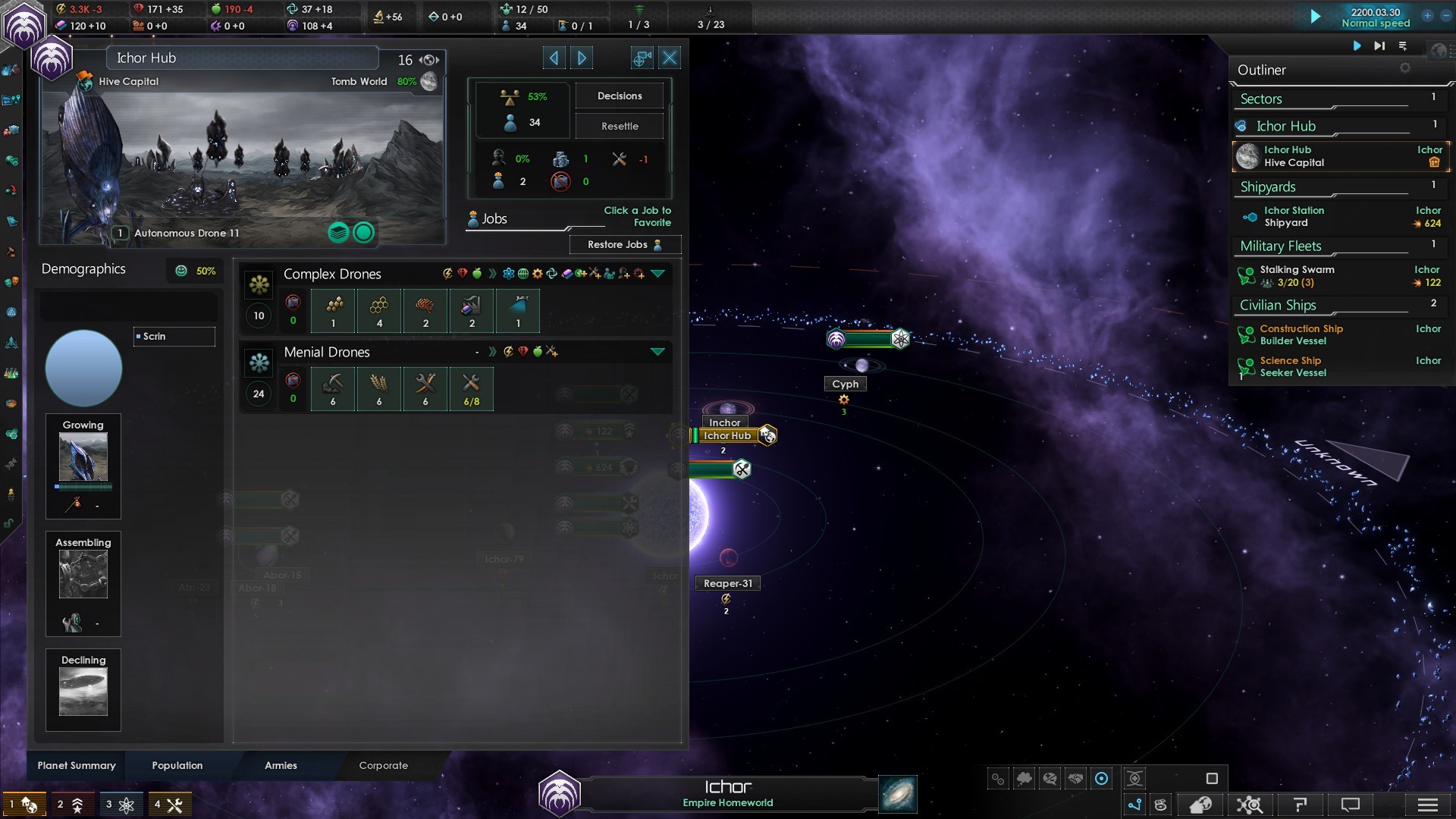Toggle game pause with the play button
The width and height of the screenshot is (1456, 819).
coord(1316,17)
